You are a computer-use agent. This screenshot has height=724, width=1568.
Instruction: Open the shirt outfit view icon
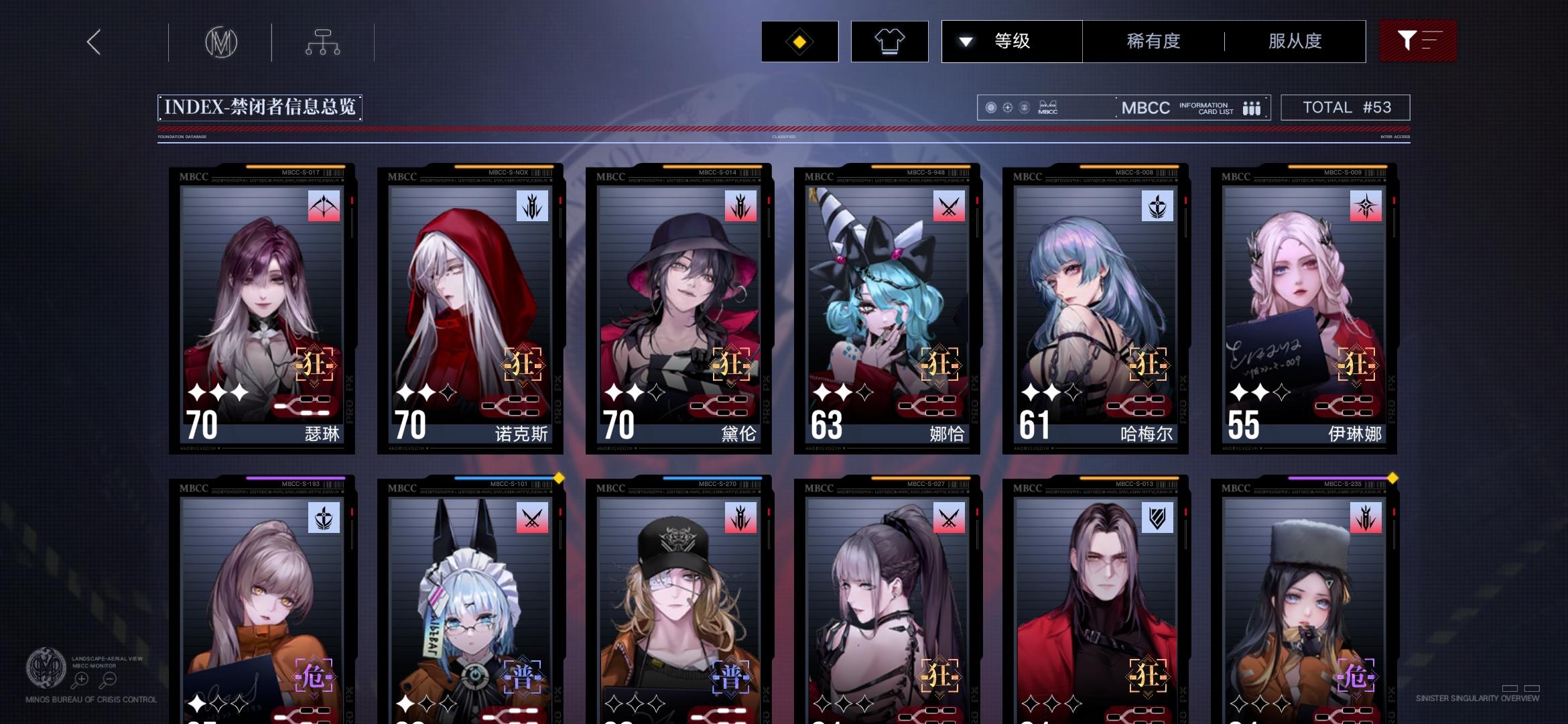[889, 41]
